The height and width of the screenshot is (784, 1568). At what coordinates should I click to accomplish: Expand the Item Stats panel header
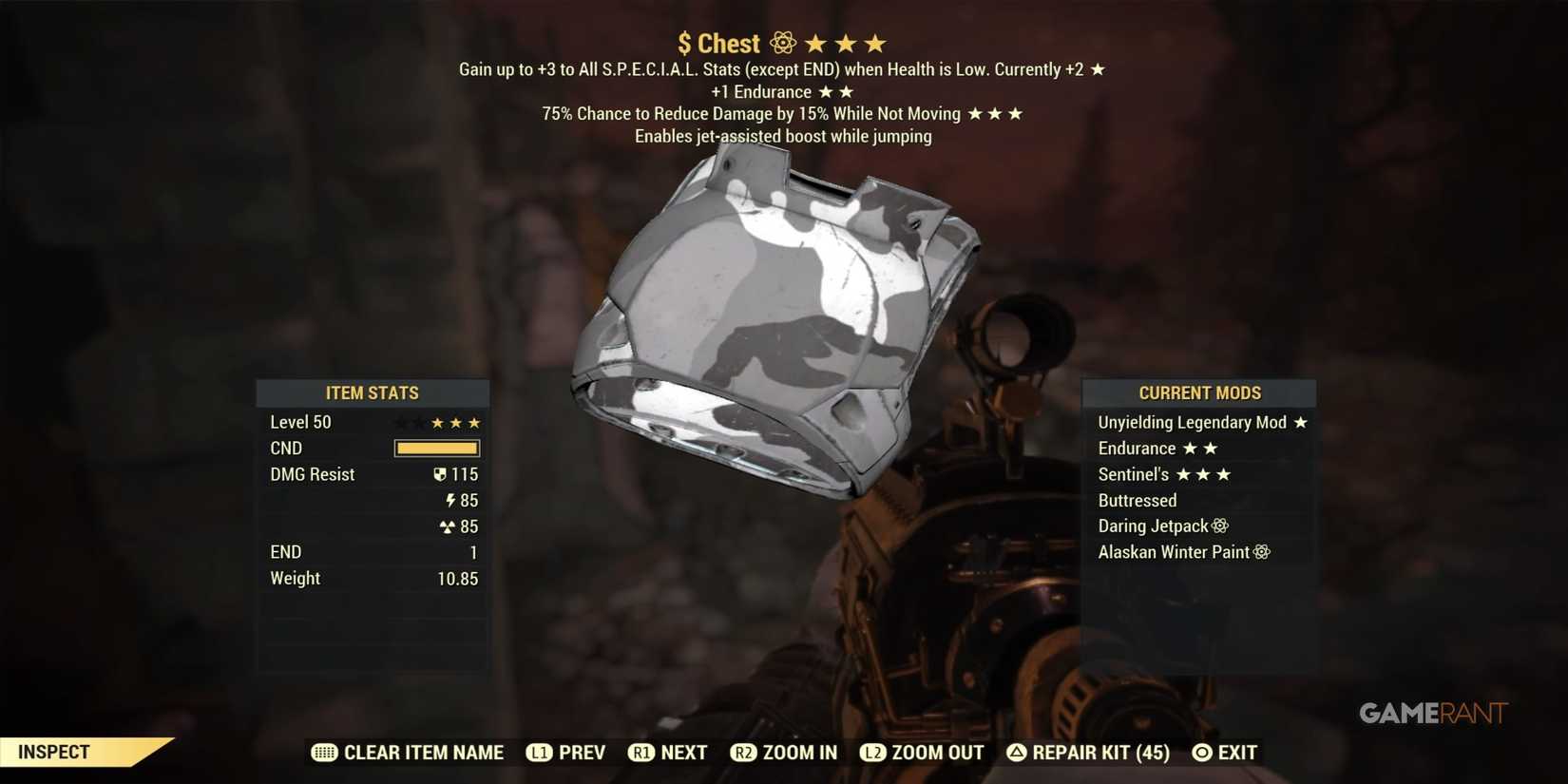[x=373, y=392]
